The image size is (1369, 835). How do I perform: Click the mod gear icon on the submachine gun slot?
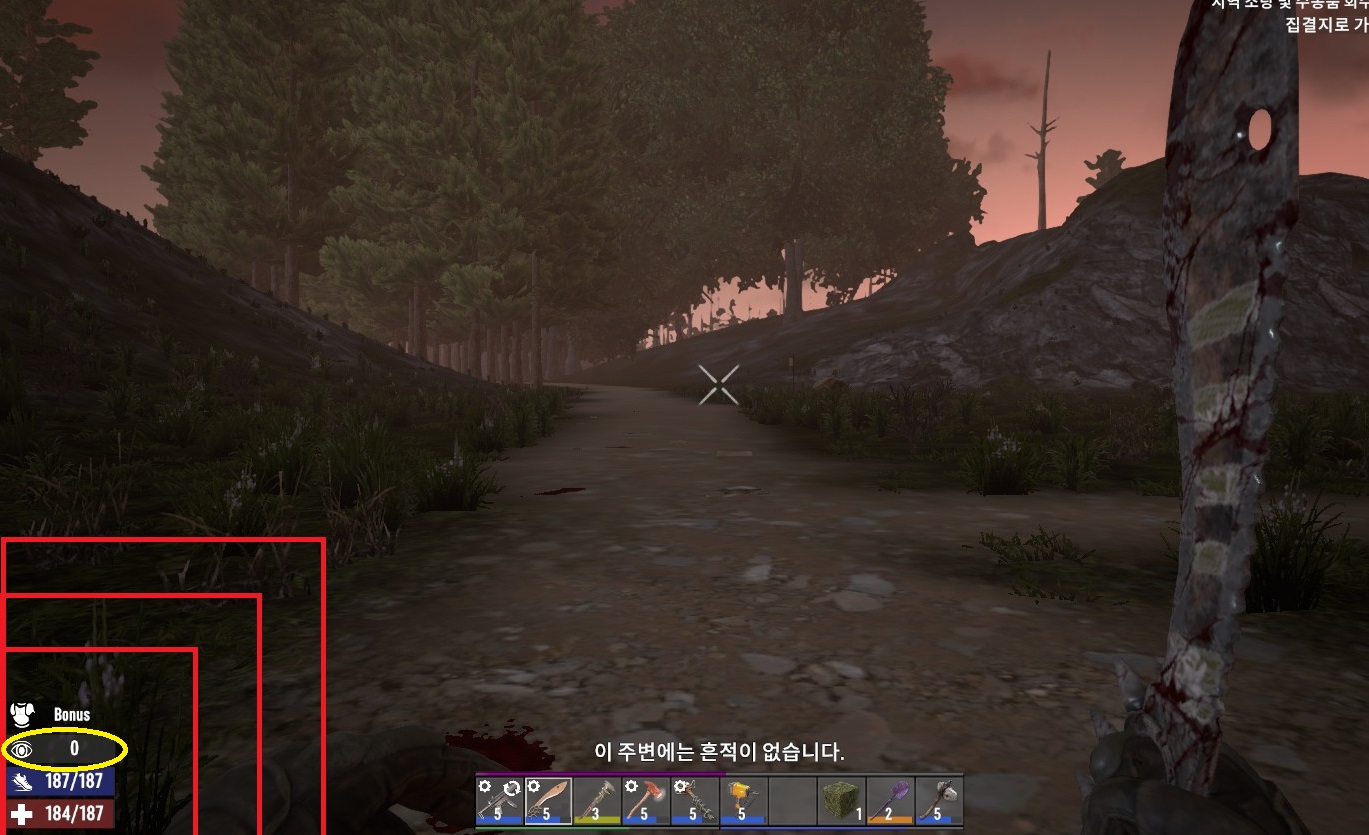[x=484, y=787]
